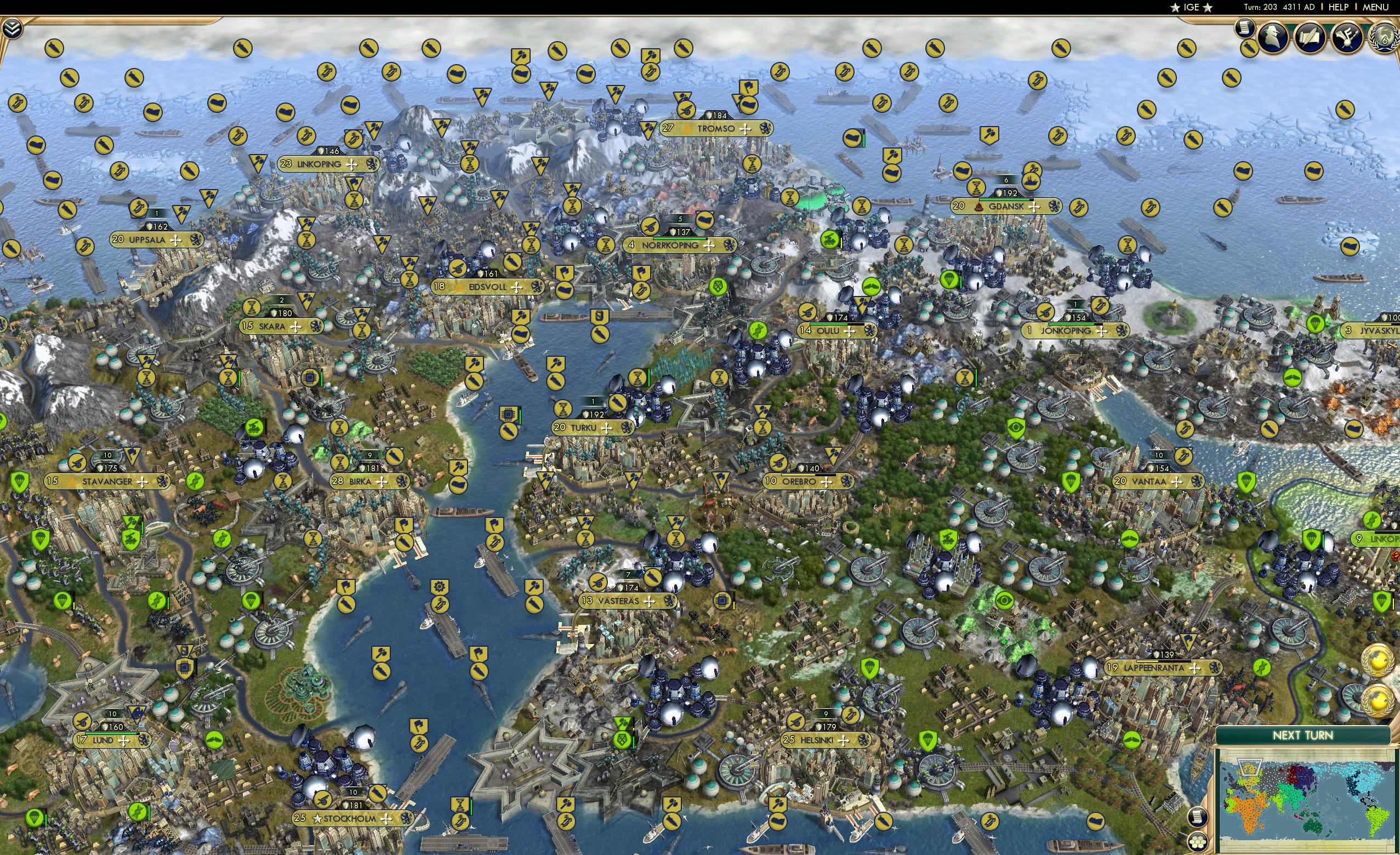Screen dimensions: 1400x855
Task: Toggle Strategic View with the hexagon icon
Action: tap(1198, 841)
